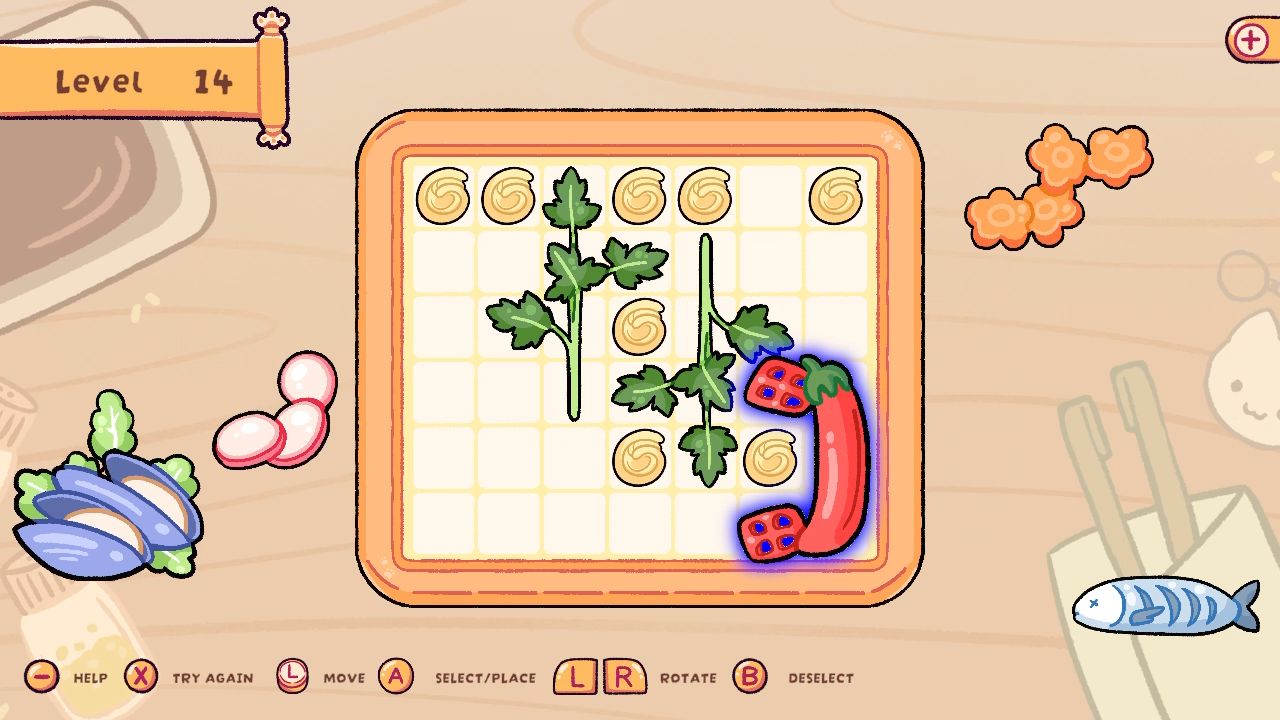This screenshot has height=720, width=1280.
Task: Select the L Move button icon
Action: (x=291, y=677)
